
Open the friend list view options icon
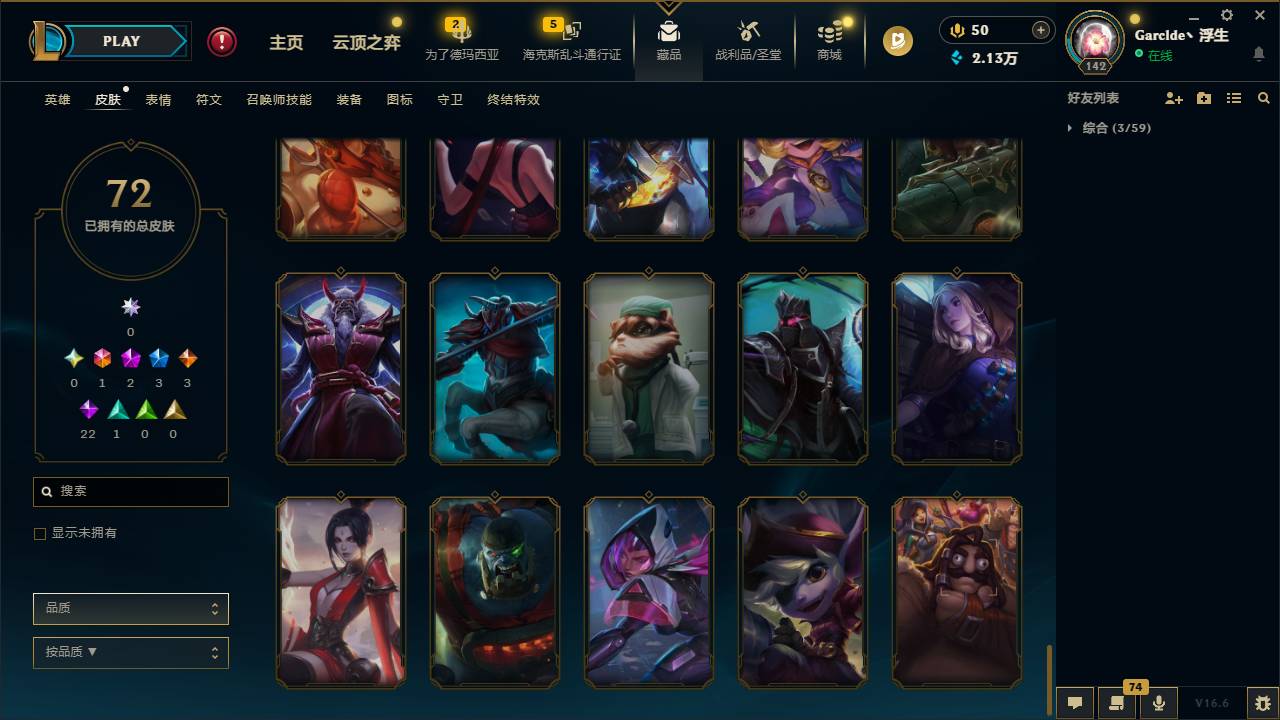click(1233, 97)
